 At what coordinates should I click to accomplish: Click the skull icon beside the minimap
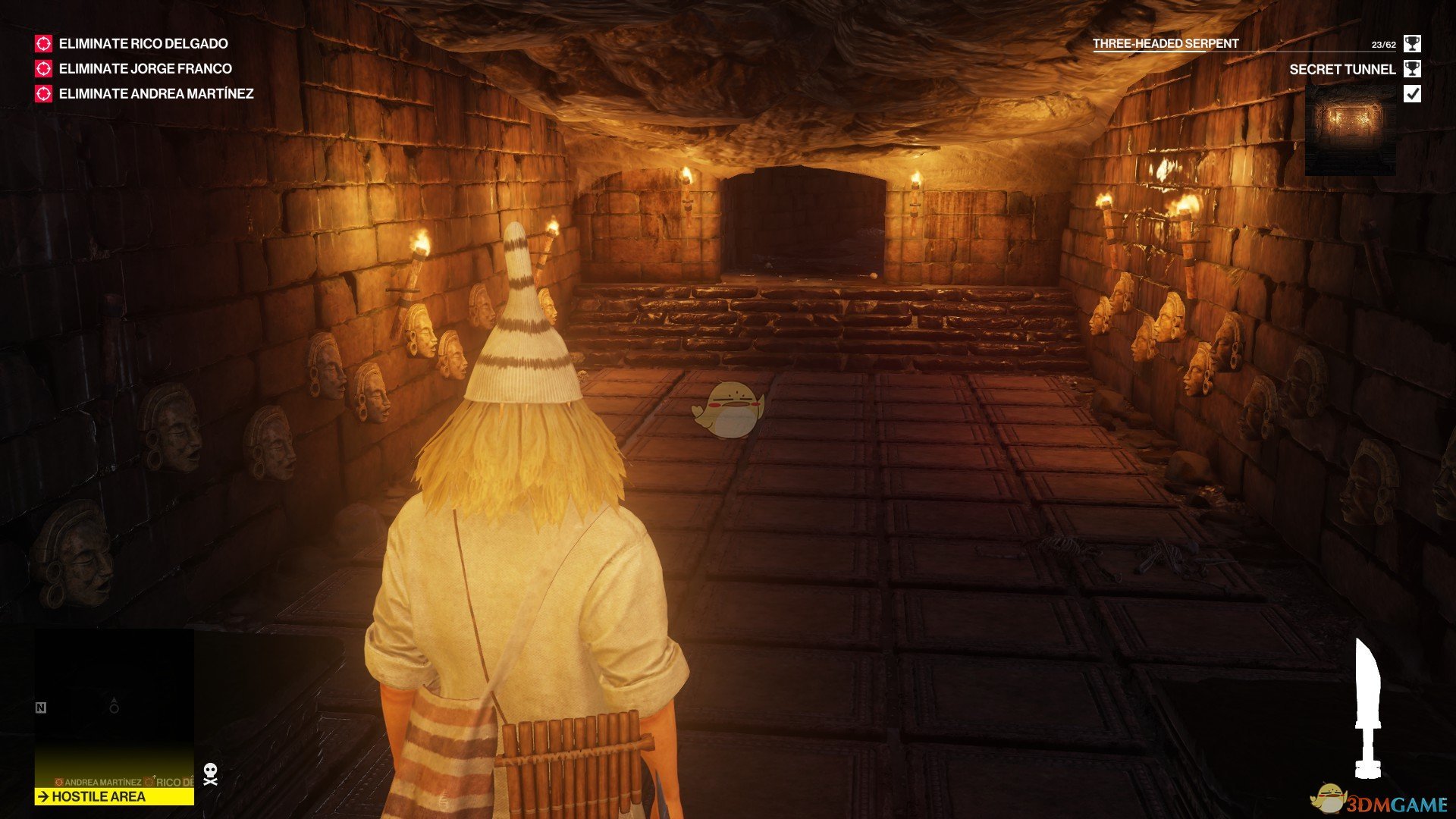[x=211, y=774]
